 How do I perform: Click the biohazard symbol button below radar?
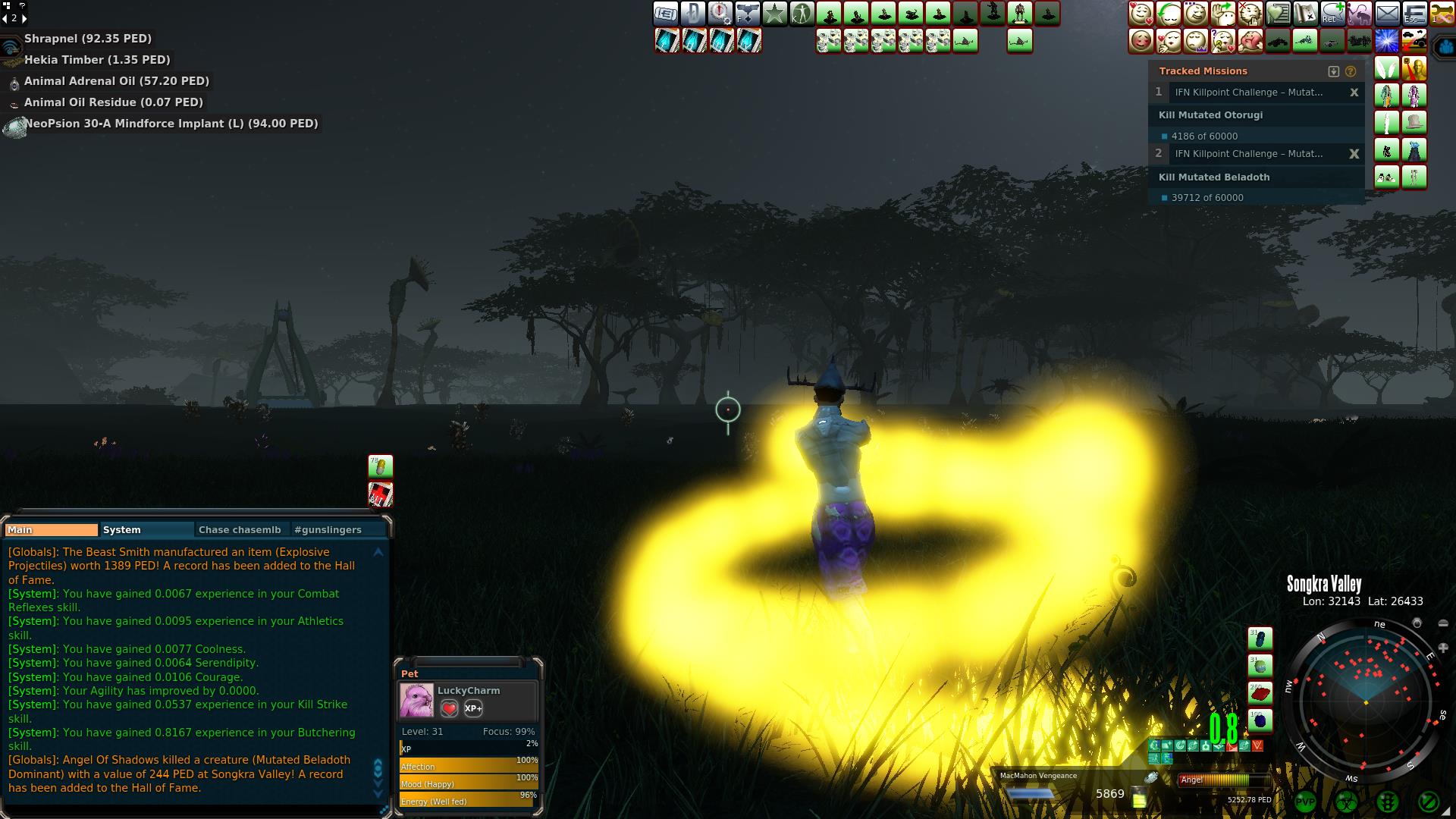click(1346, 802)
